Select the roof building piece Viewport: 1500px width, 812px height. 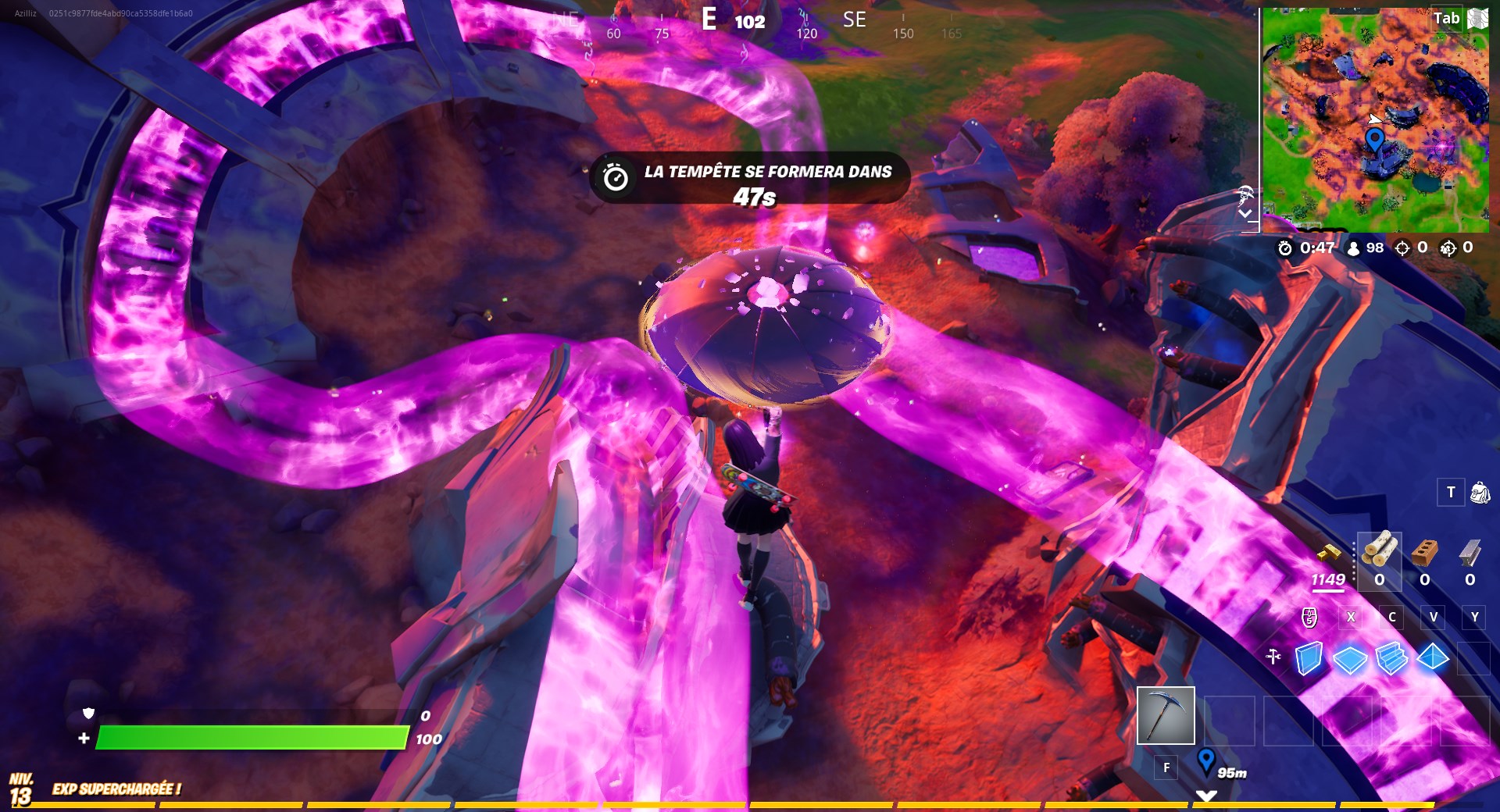point(1432,659)
